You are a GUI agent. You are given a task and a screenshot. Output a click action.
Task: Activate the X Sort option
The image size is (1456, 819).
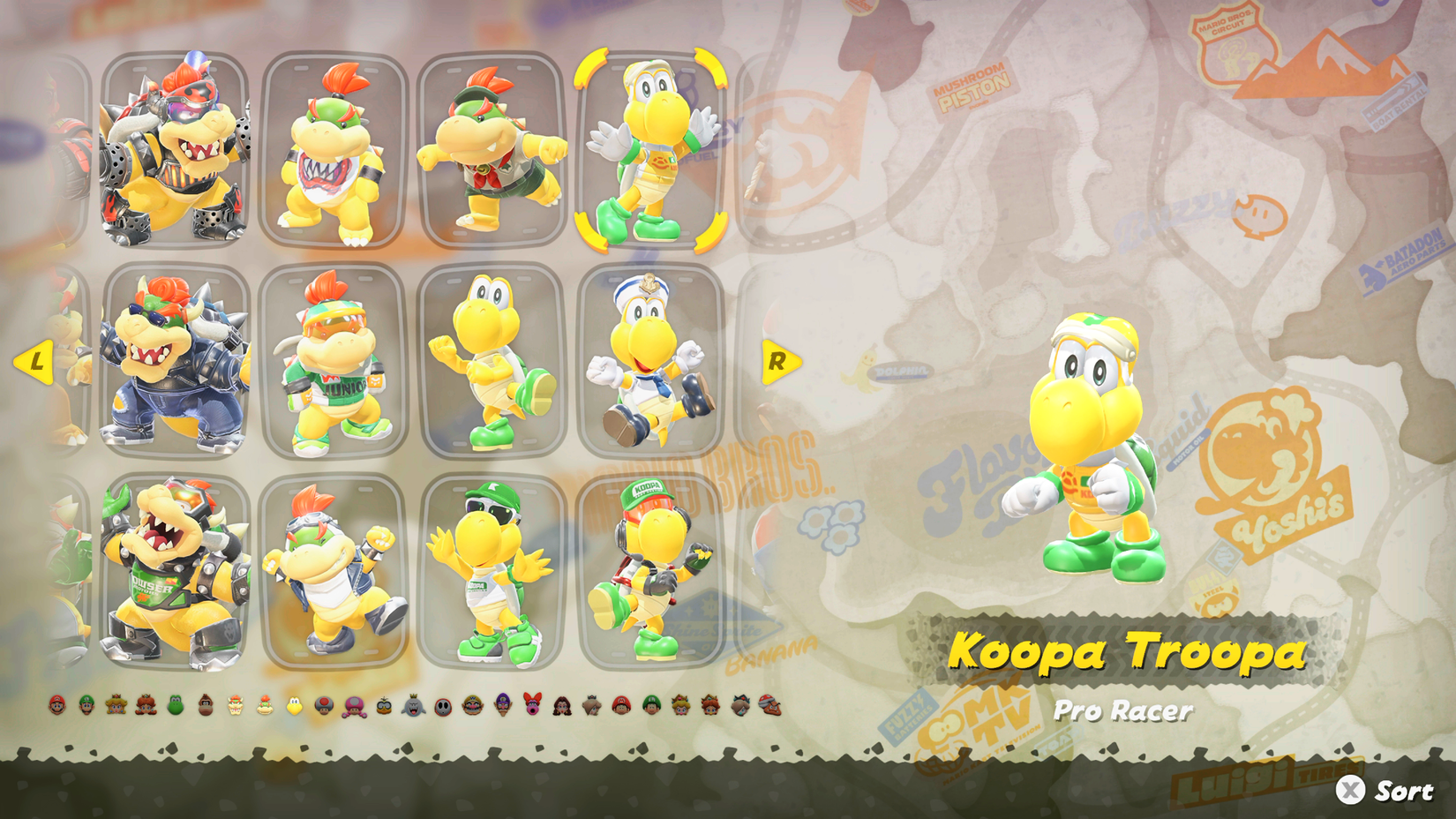(1377, 788)
